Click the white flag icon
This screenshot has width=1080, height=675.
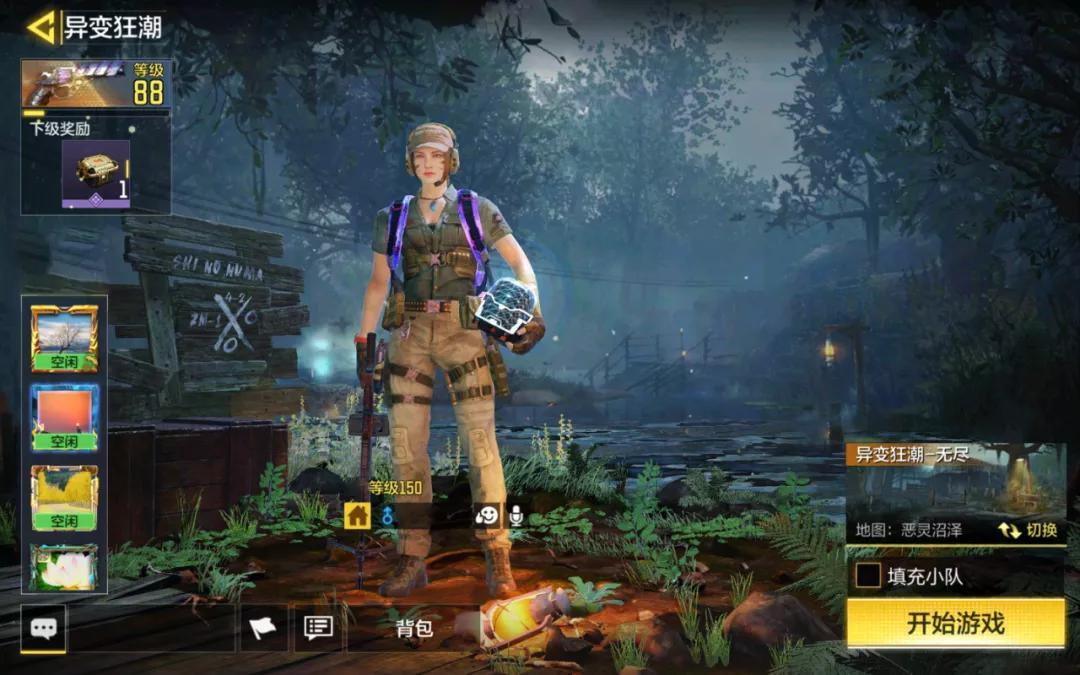(262, 628)
